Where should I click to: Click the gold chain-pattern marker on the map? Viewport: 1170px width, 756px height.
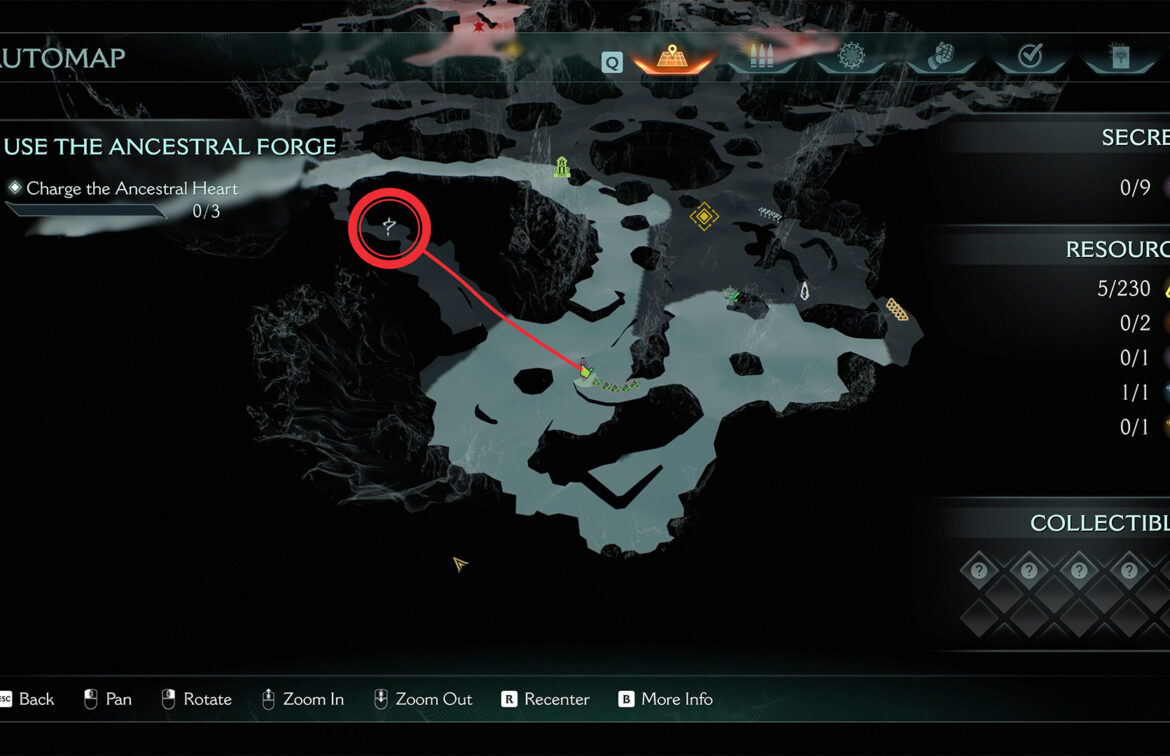897,310
